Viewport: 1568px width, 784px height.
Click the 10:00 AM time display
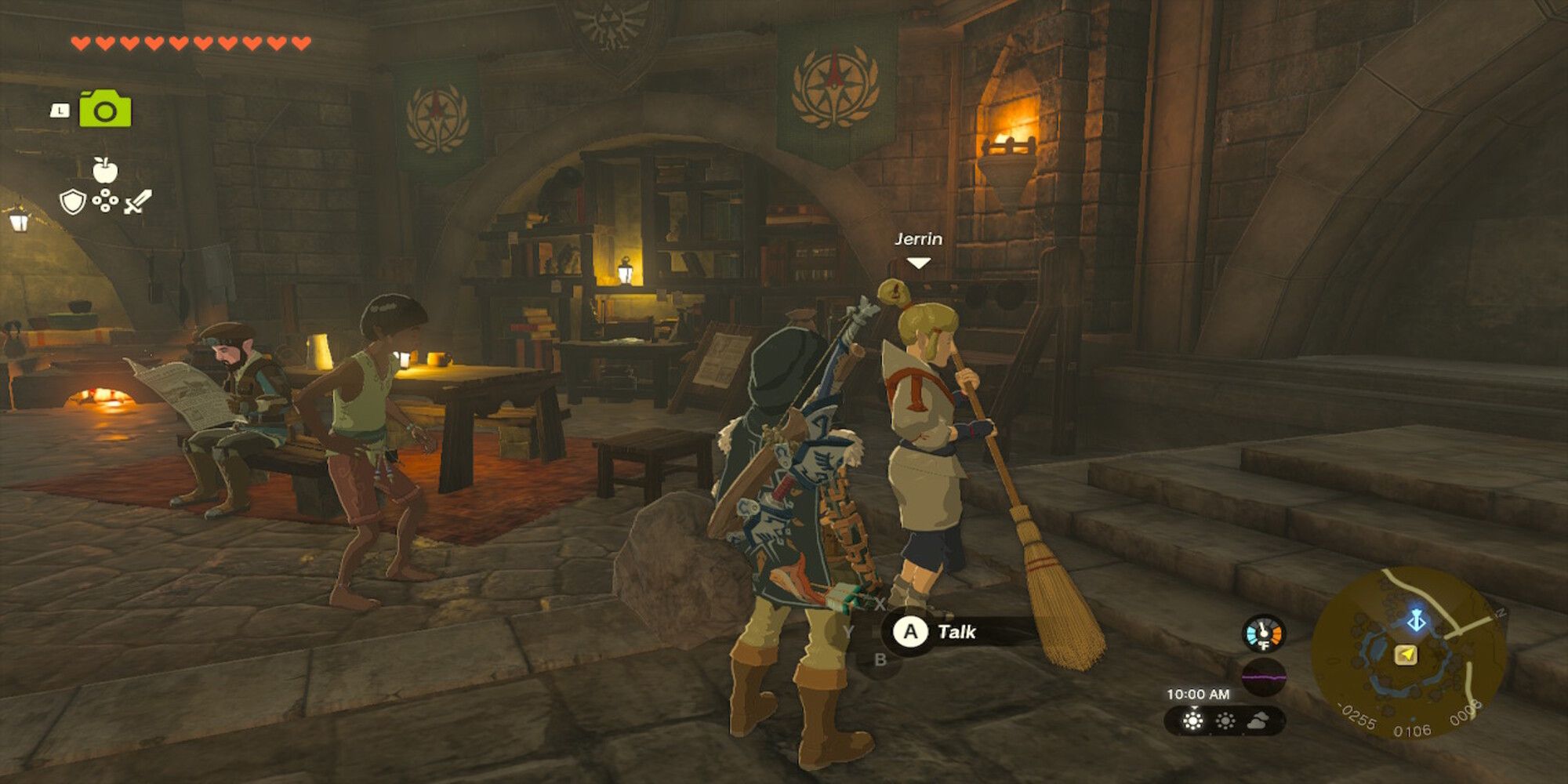click(1200, 694)
